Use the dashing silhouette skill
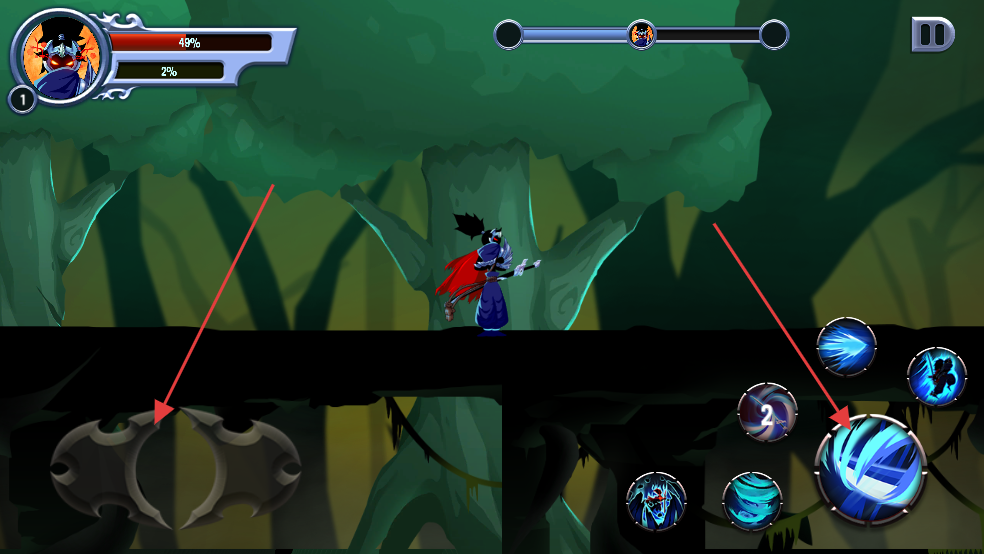This screenshot has width=984, height=554. 937,376
